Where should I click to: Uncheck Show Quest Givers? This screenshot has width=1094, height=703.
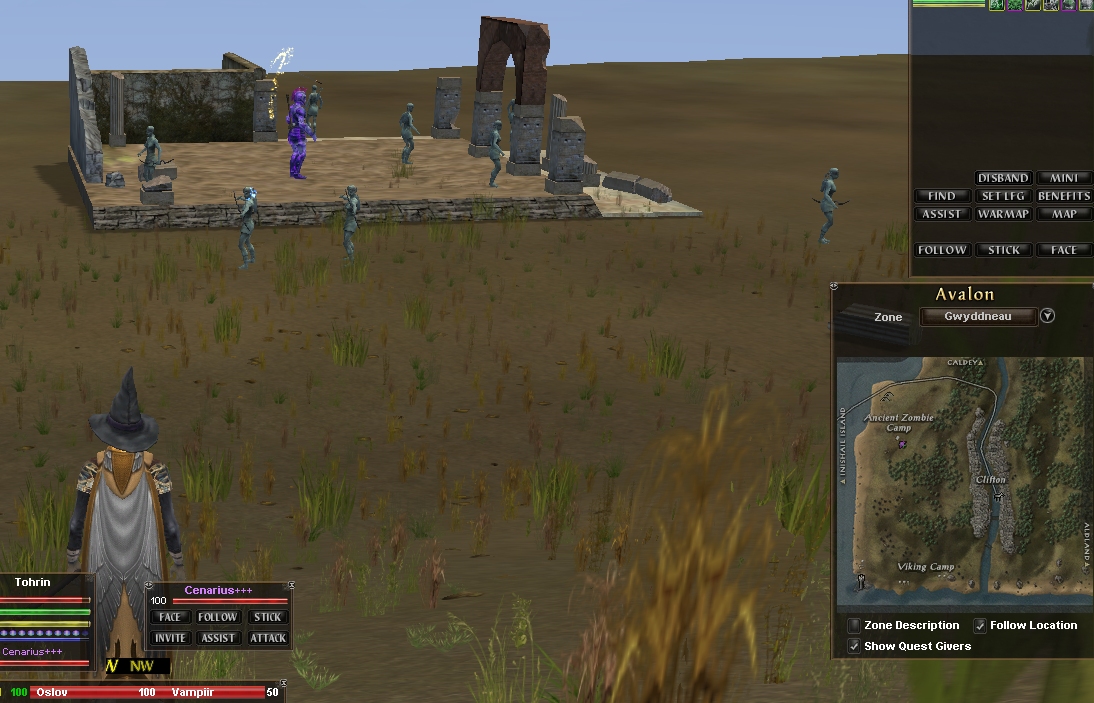[x=854, y=647]
